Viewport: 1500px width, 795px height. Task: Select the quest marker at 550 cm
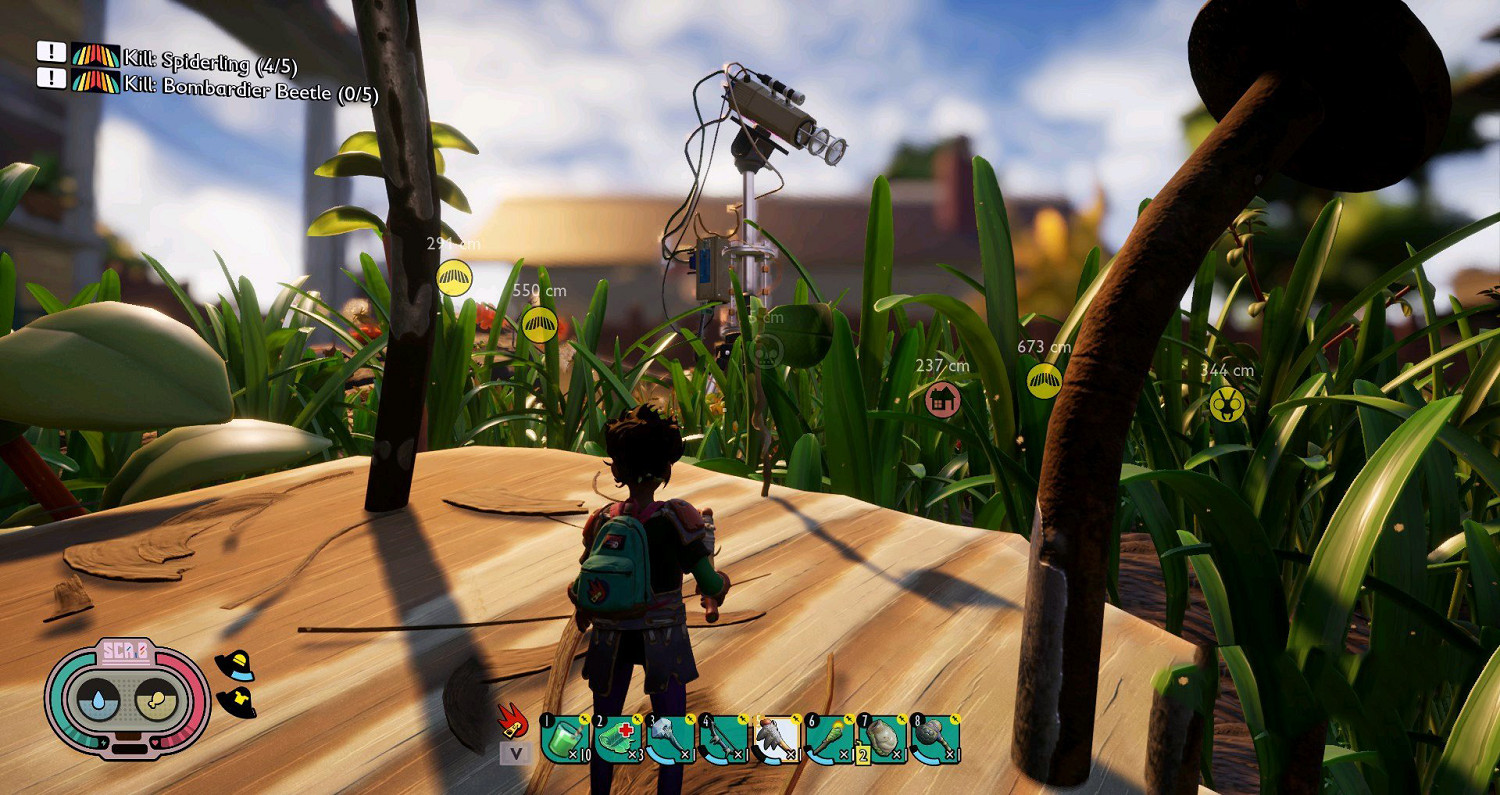point(539,324)
